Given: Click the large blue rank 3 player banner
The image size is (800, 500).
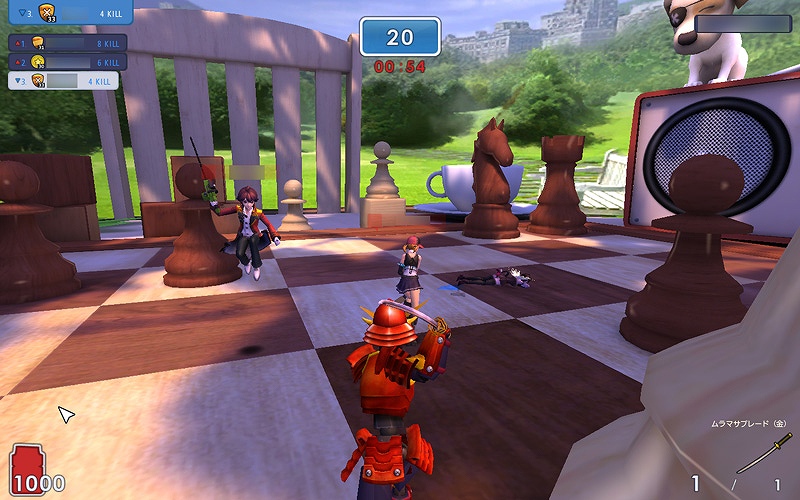Looking at the screenshot, I should click(x=66, y=13).
